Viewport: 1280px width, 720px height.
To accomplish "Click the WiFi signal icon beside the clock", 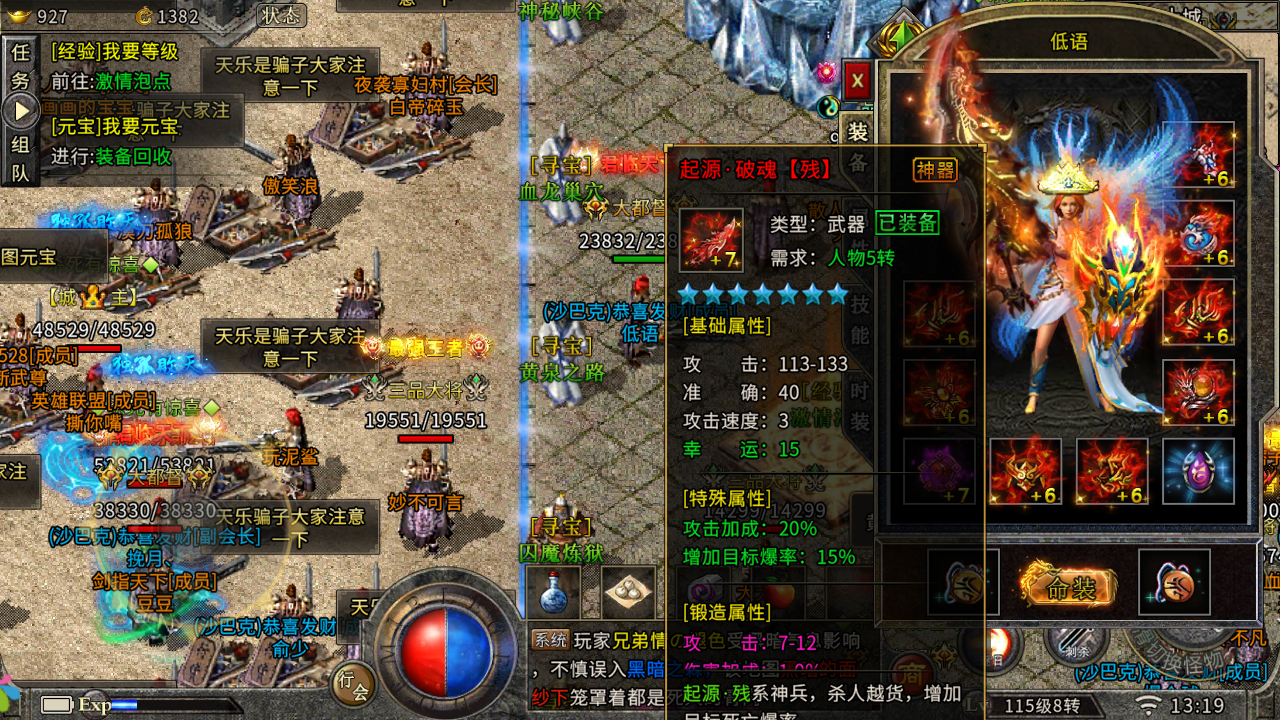I will coord(1147,704).
